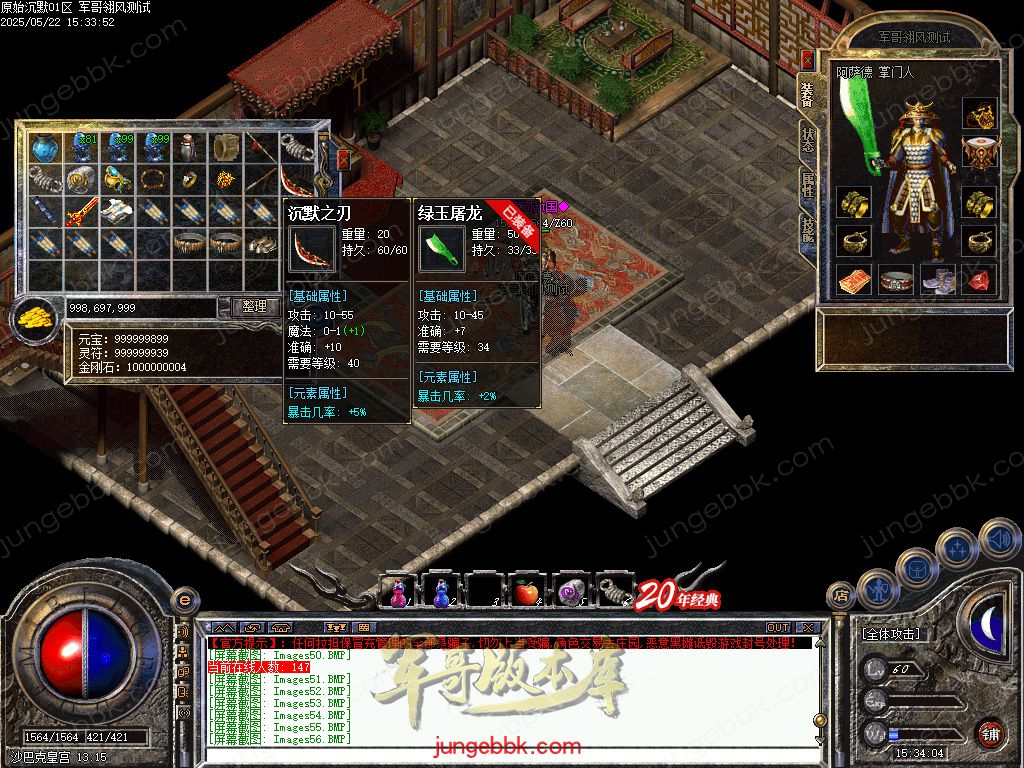Click the OUT button on the chat bar
The width and height of the screenshot is (1024, 768).
(x=777, y=628)
